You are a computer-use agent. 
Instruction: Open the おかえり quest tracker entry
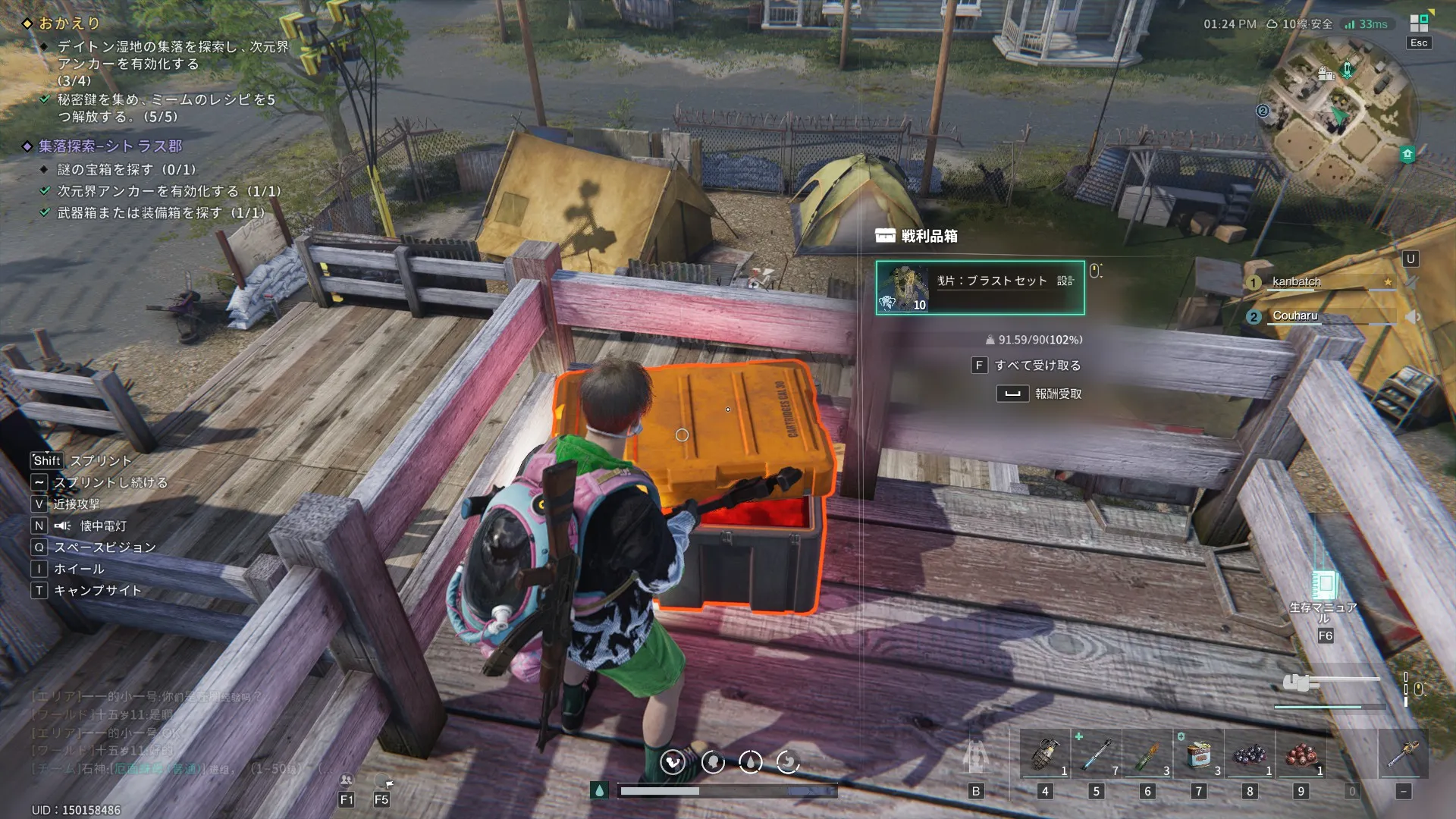(69, 24)
